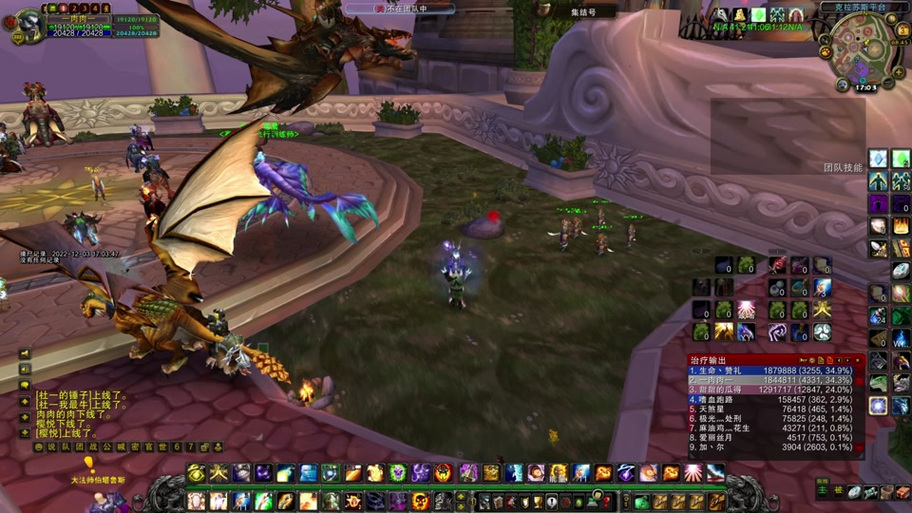Activate the yellow eye ability on action bar

(x=197, y=473)
